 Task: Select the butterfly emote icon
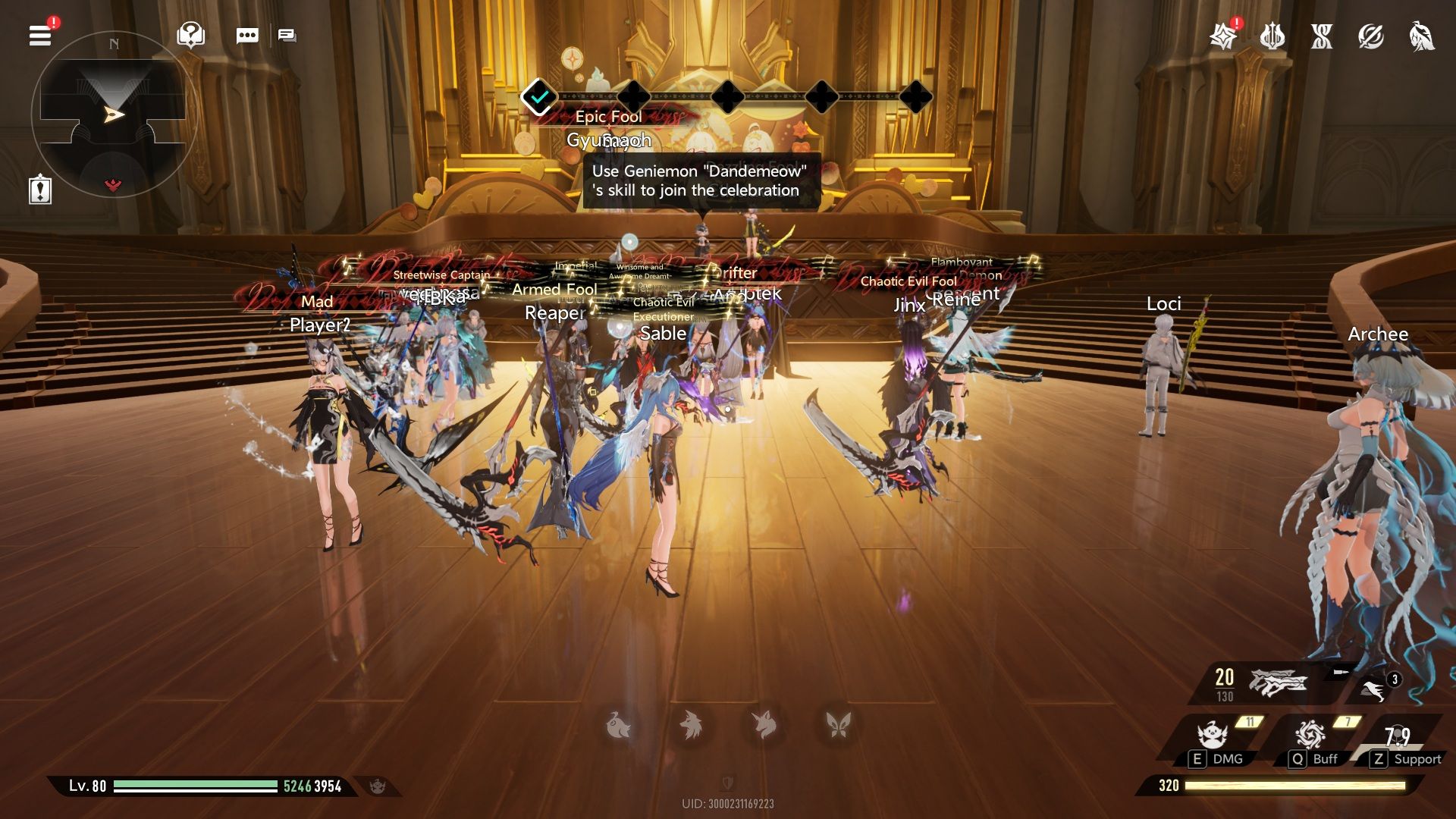point(838,725)
